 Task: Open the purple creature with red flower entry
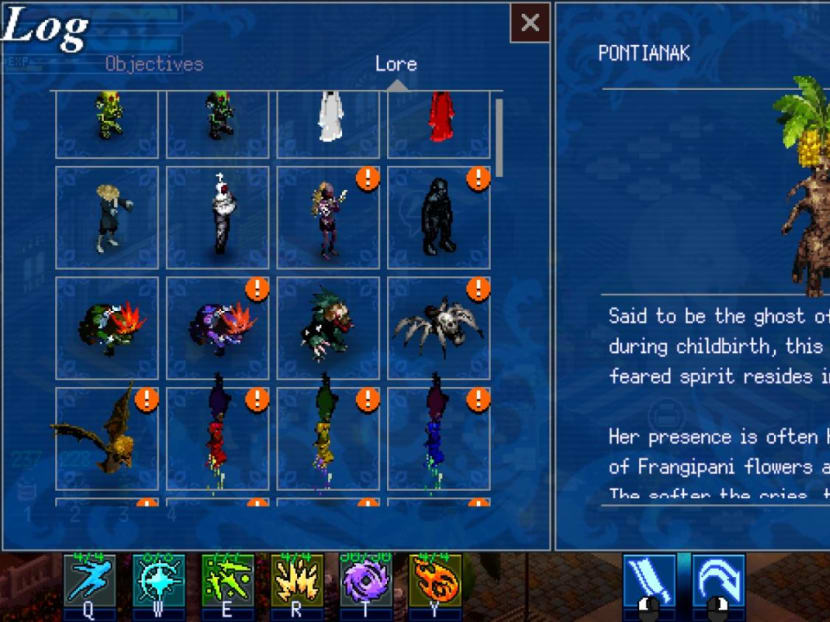[x=217, y=328]
